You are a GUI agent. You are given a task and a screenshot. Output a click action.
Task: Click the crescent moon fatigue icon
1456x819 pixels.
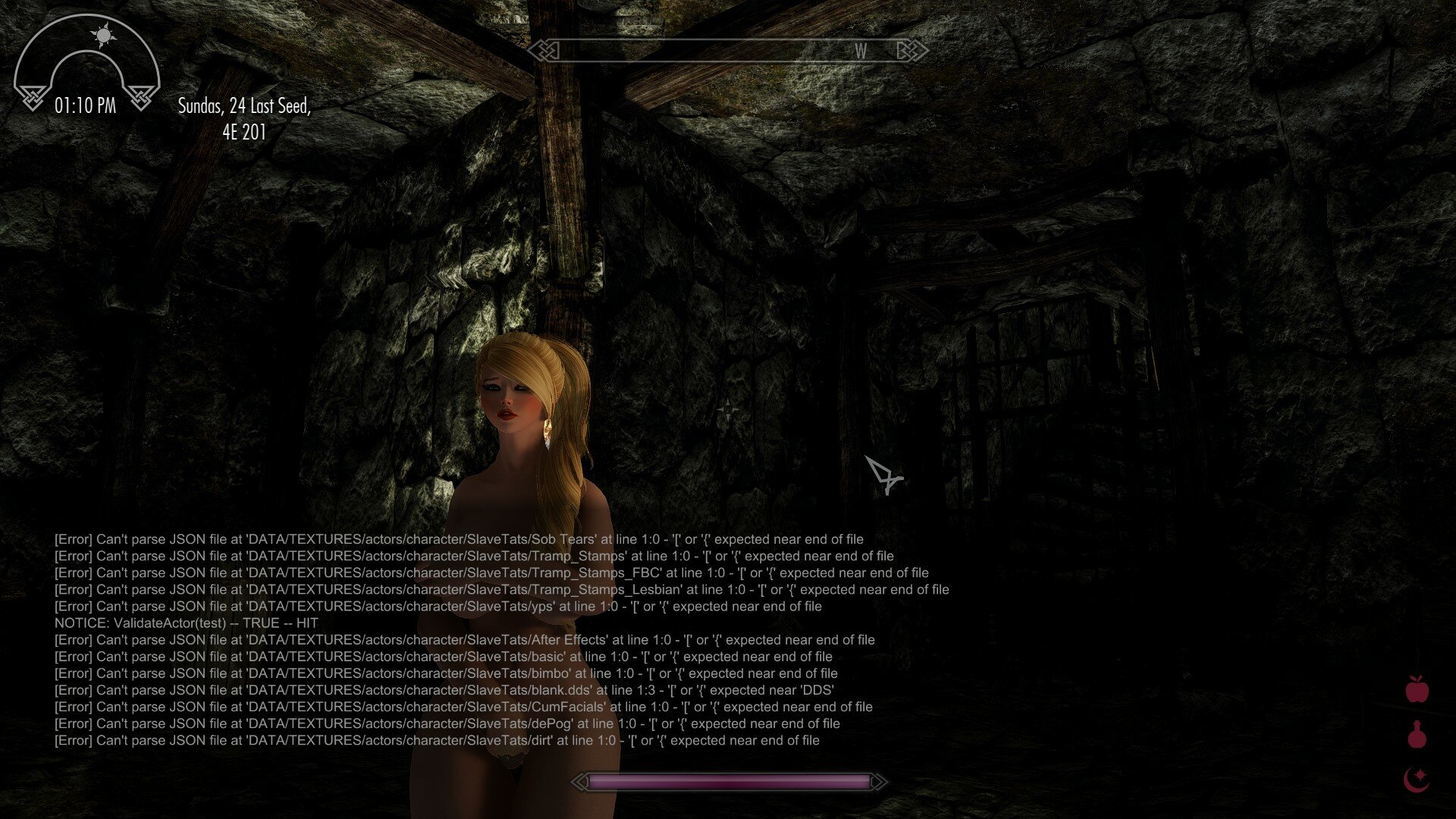[x=1416, y=779]
